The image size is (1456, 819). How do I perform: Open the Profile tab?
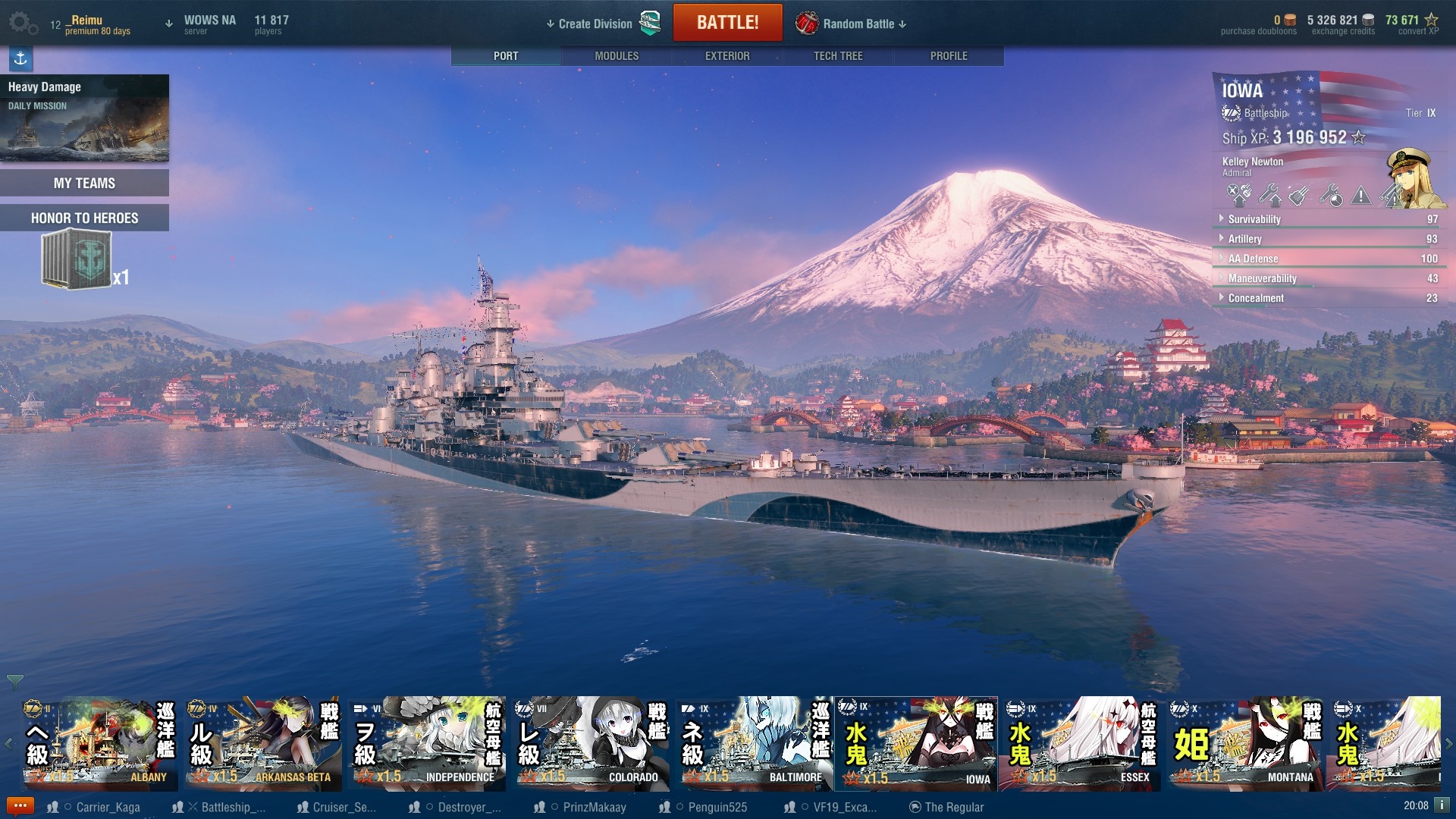948,56
